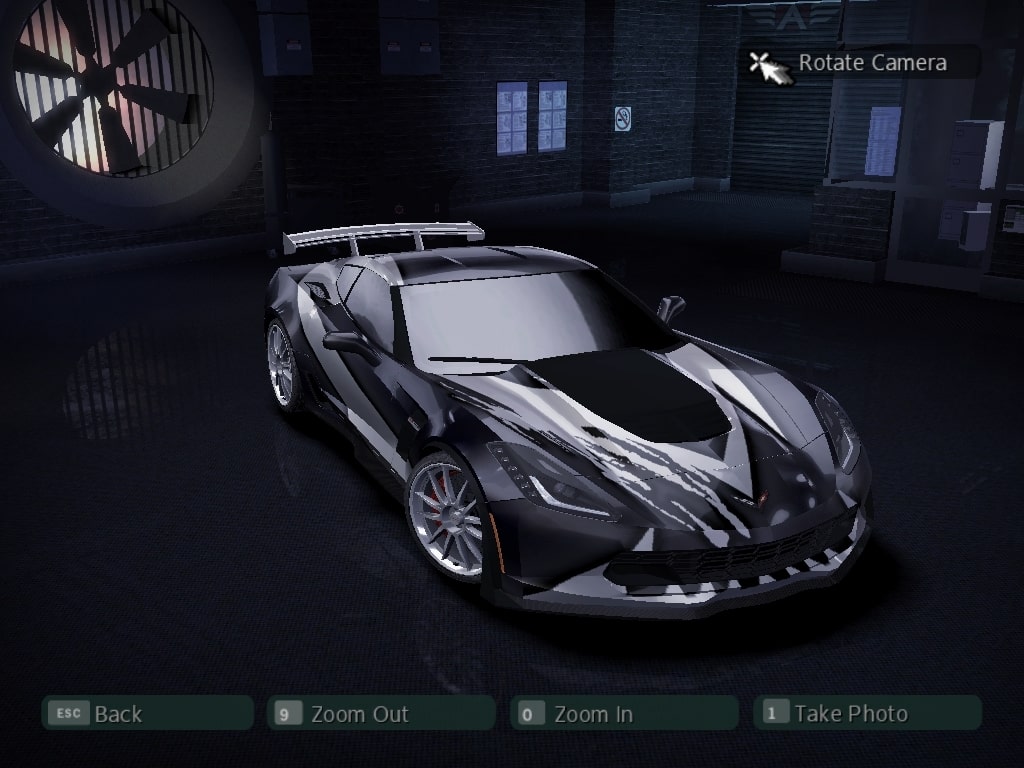Activate the Take Photo button
1024x768 pixels.
tap(867, 713)
